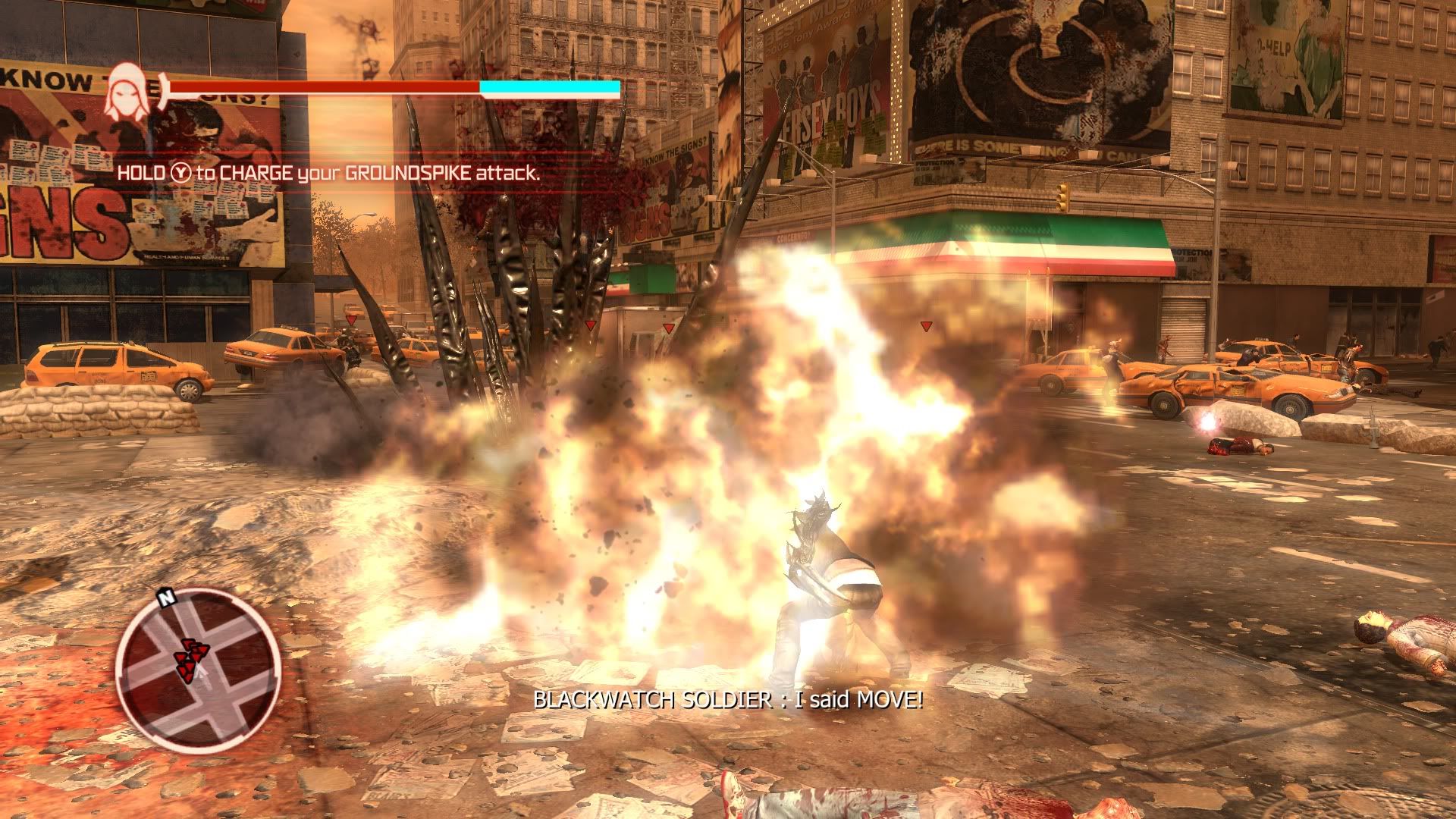Viewport: 1456px width, 819px height.
Task: Select the hooded character portrait icon
Action: click(x=126, y=91)
